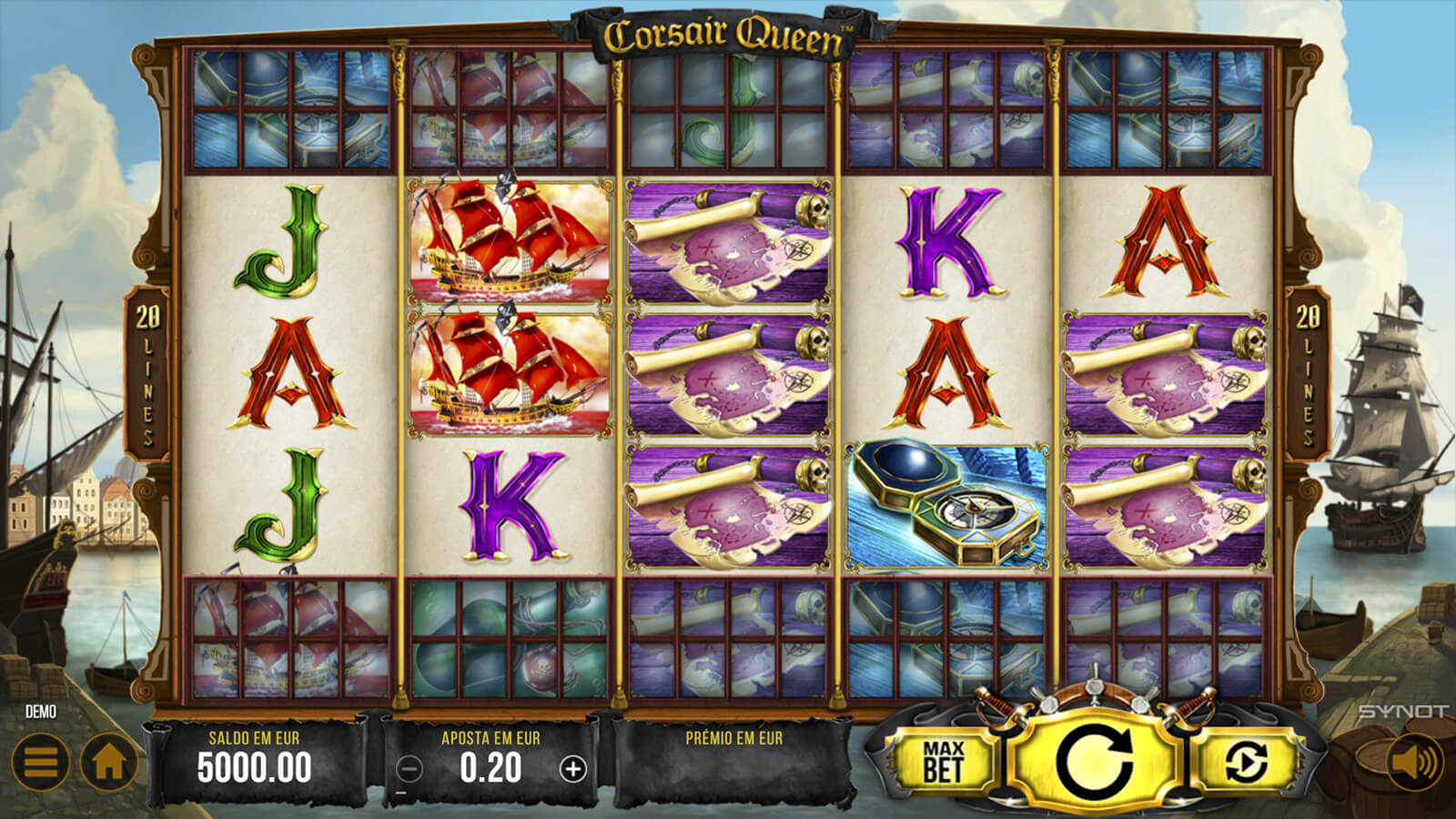This screenshot has width=1456, height=819.
Task: Set the wager with MAX BET
Action: pos(942,761)
